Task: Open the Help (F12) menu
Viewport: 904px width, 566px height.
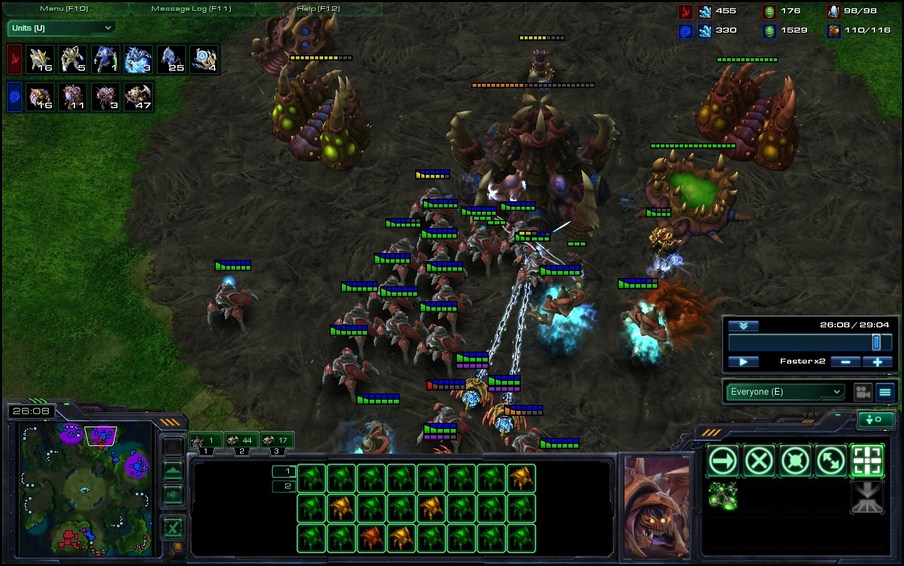Action: coord(320,9)
